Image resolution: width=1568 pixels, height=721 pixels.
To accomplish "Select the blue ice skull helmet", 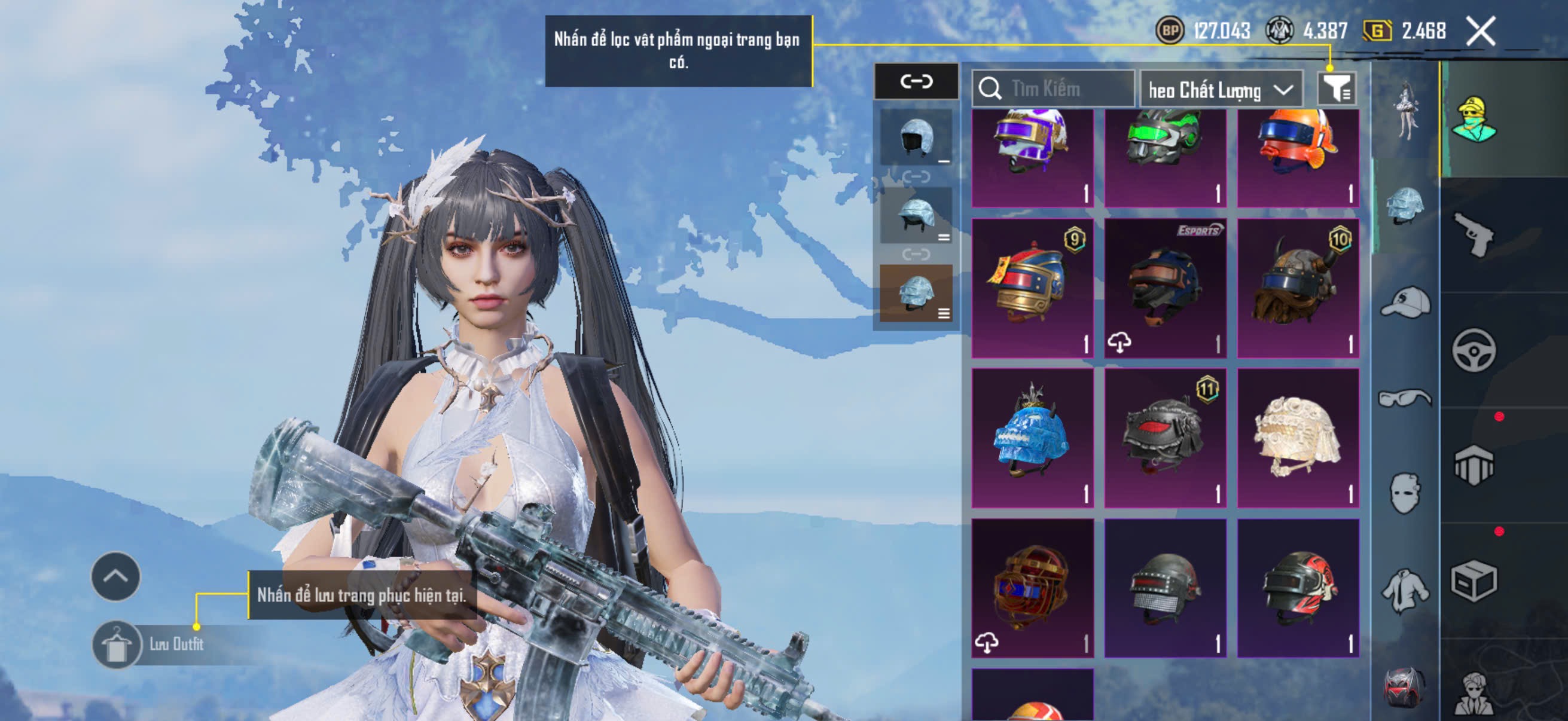I will point(1032,438).
